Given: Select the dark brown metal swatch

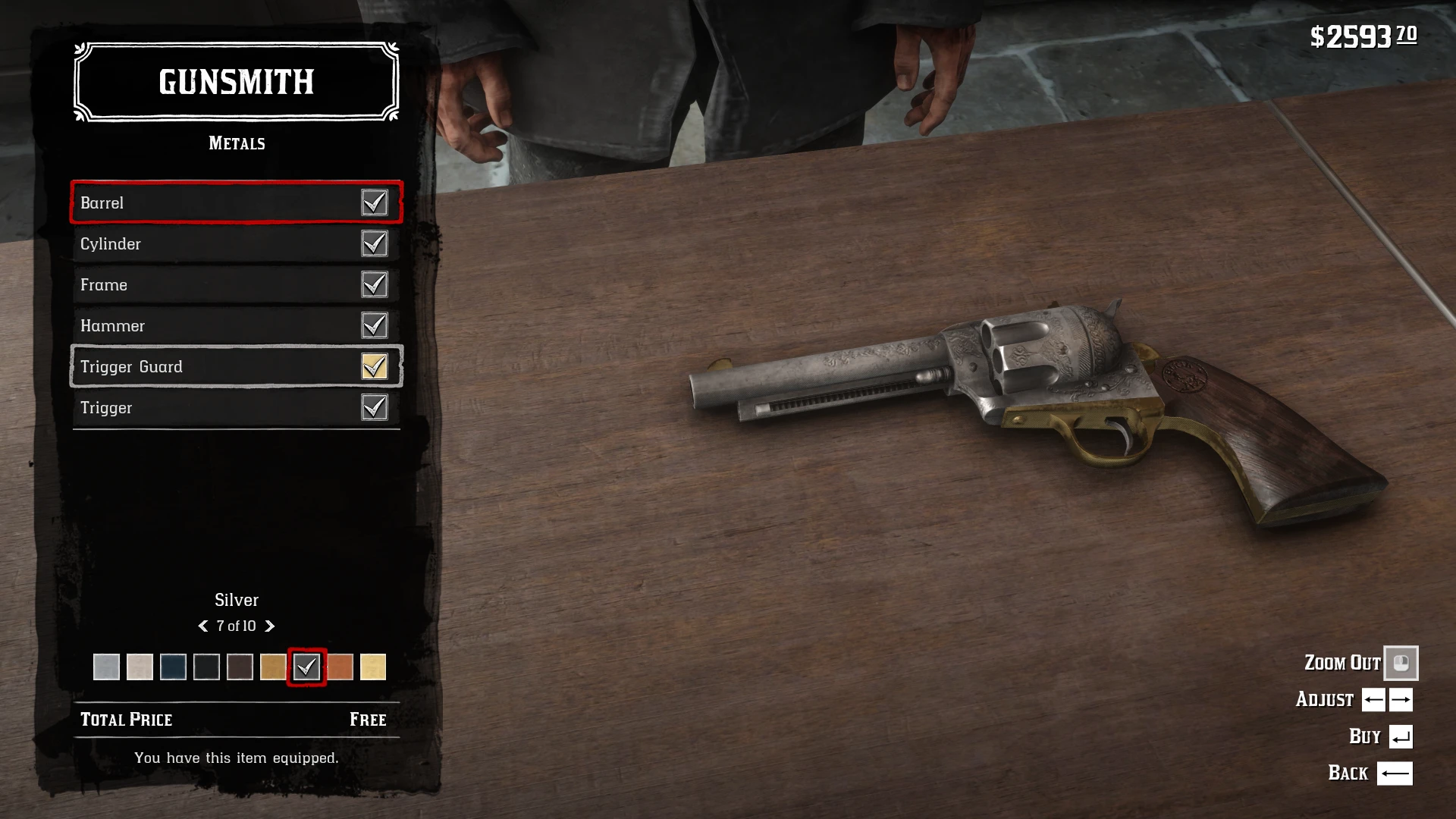Looking at the screenshot, I should [x=240, y=667].
